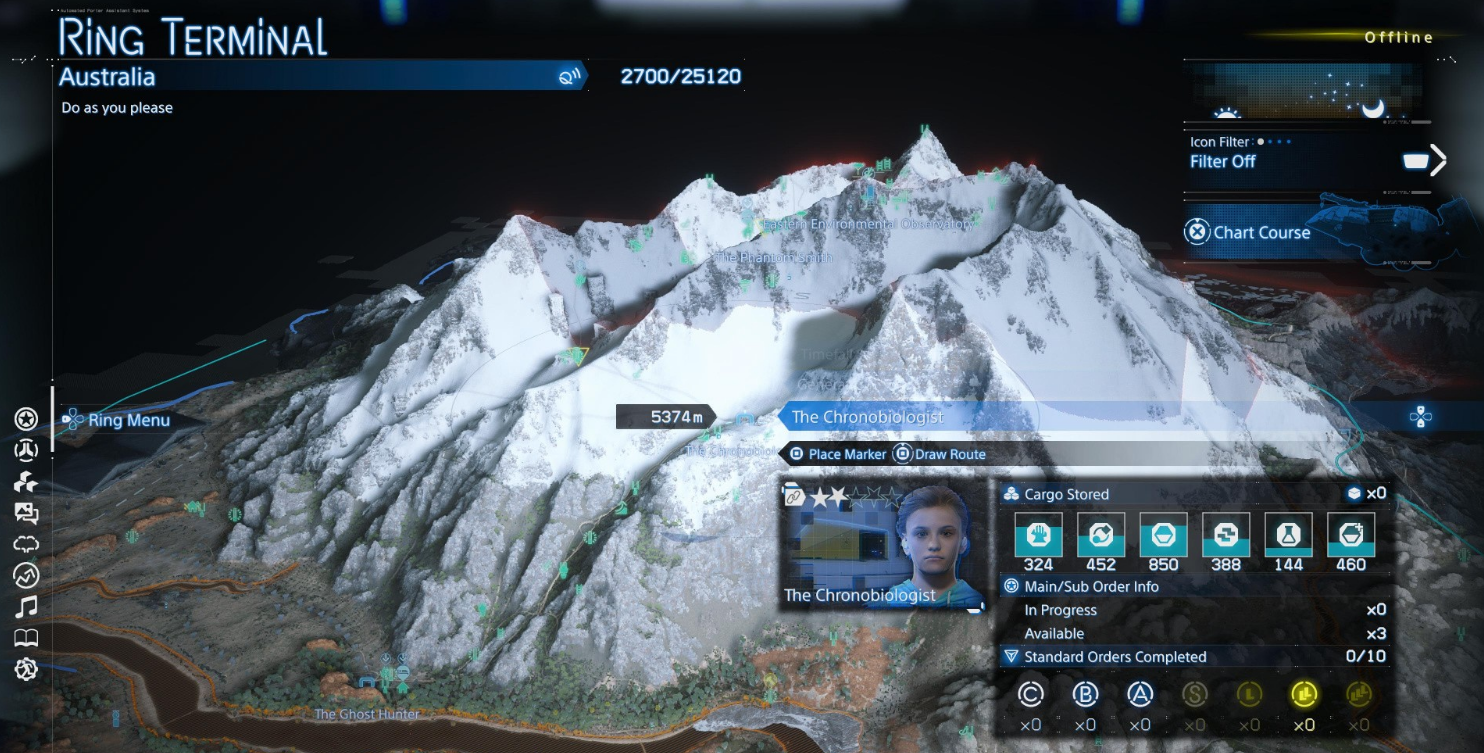This screenshot has width=1484, height=753.
Task: Open the cargo boxes icon in sidebar
Action: point(26,482)
